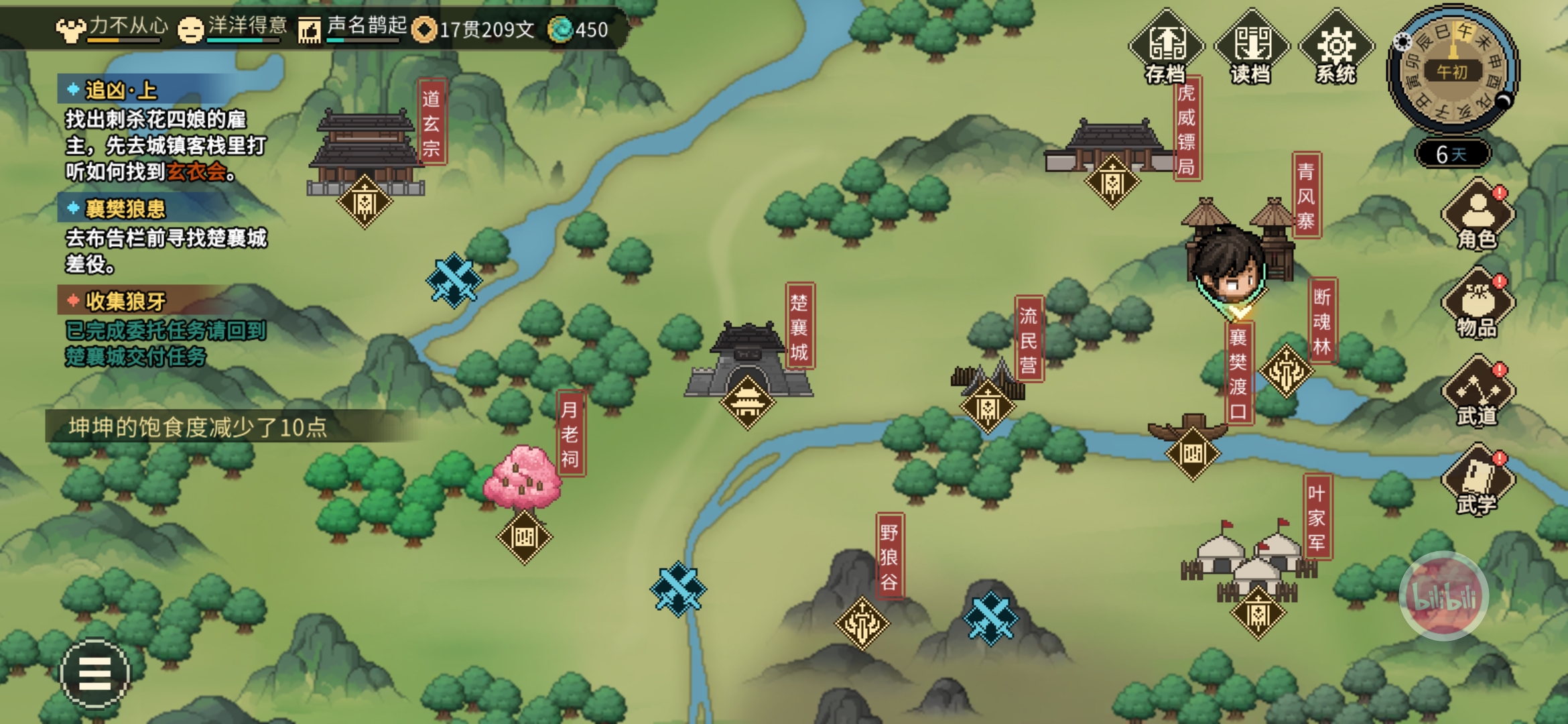Open the 存档 save game menu
The image size is (1568, 724).
(1166, 48)
